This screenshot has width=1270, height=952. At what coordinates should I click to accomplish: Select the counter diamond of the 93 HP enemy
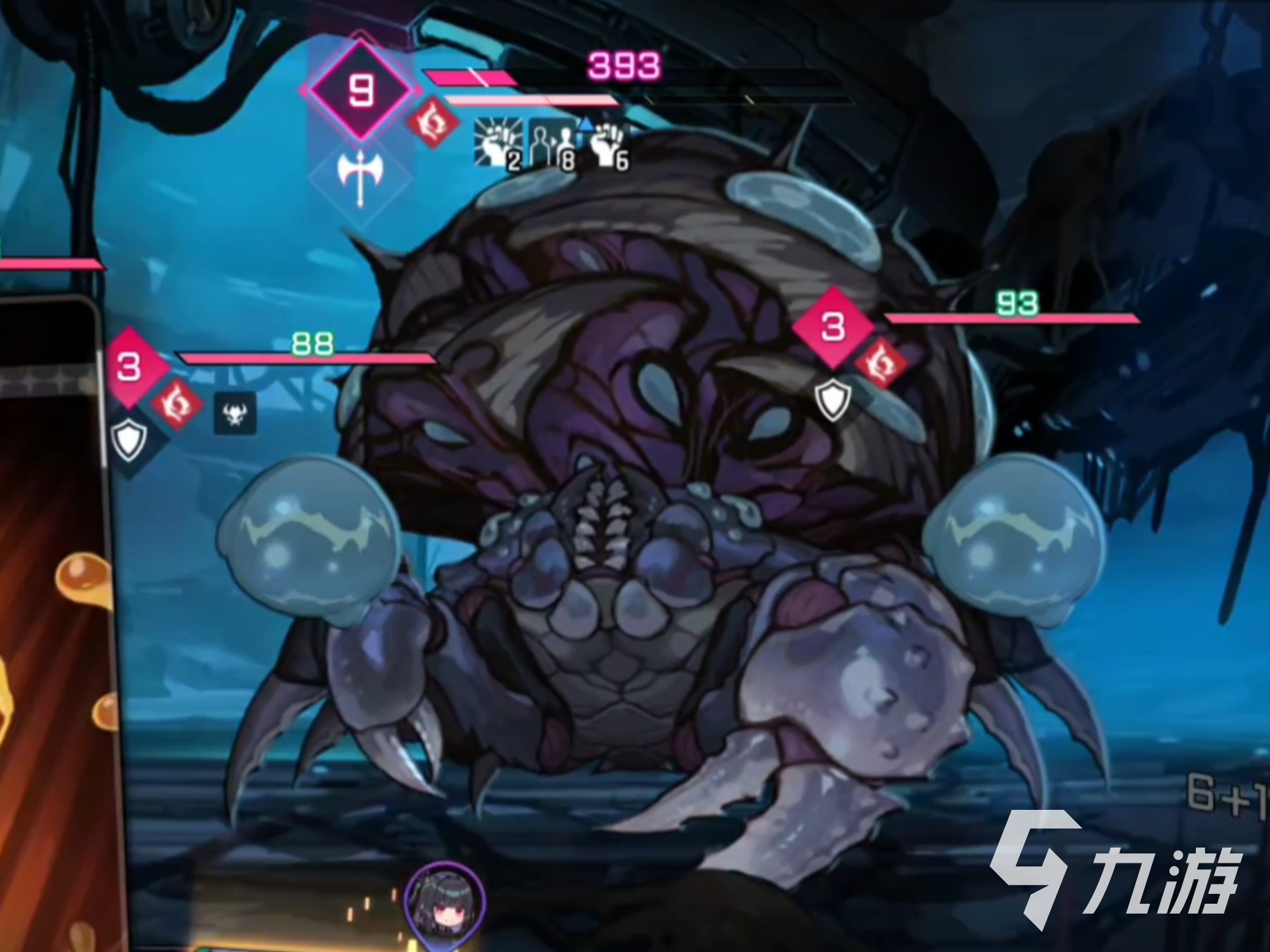point(833,327)
